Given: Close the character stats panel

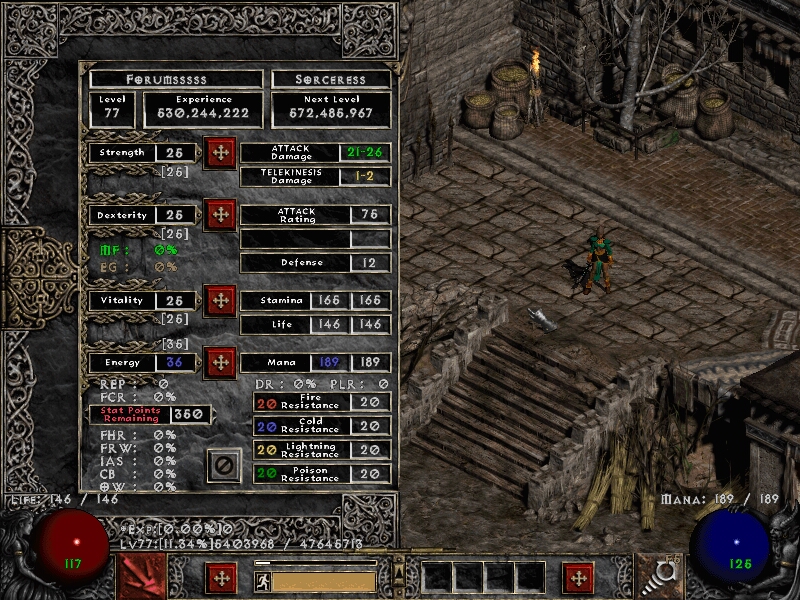Looking at the screenshot, I should coord(224,465).
